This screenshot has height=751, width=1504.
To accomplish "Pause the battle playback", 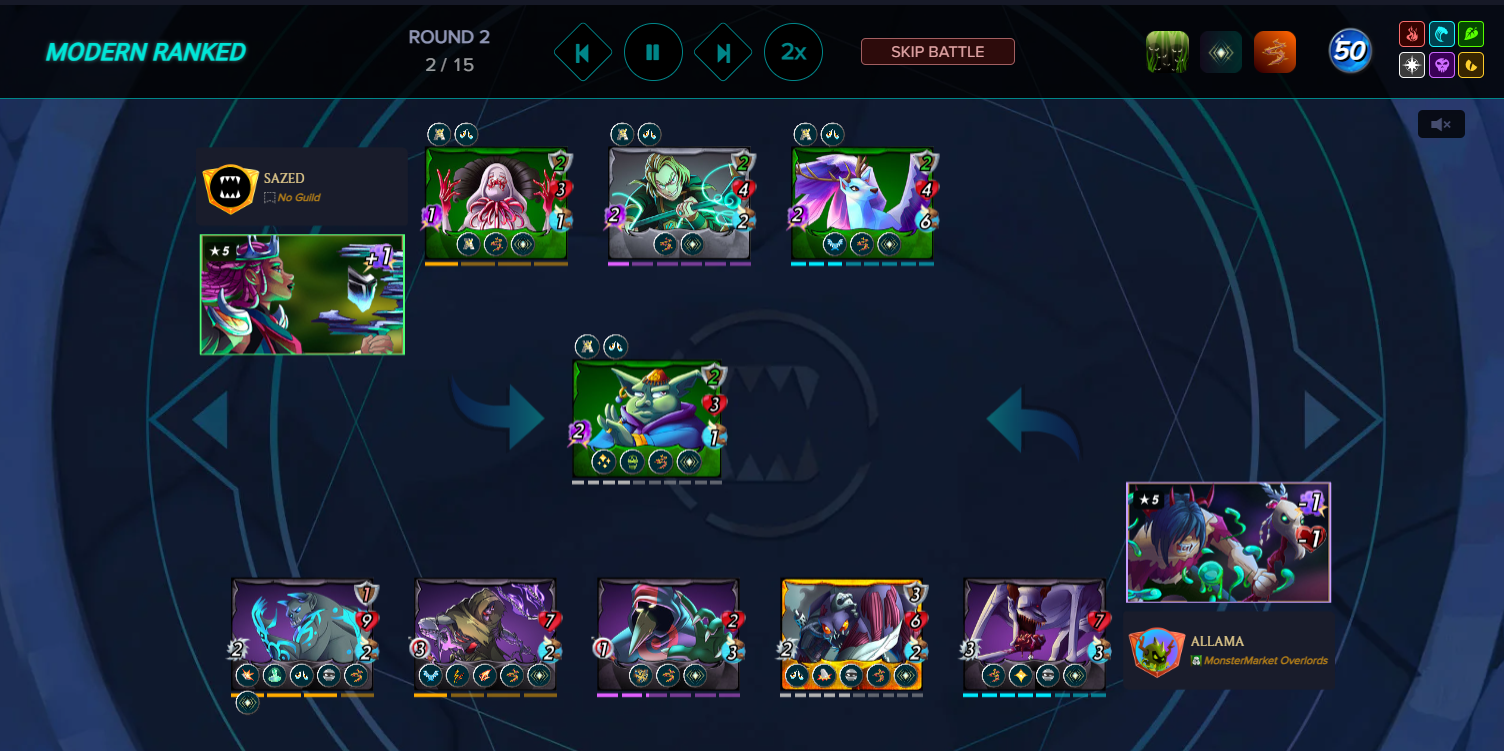I will (653, 52).
